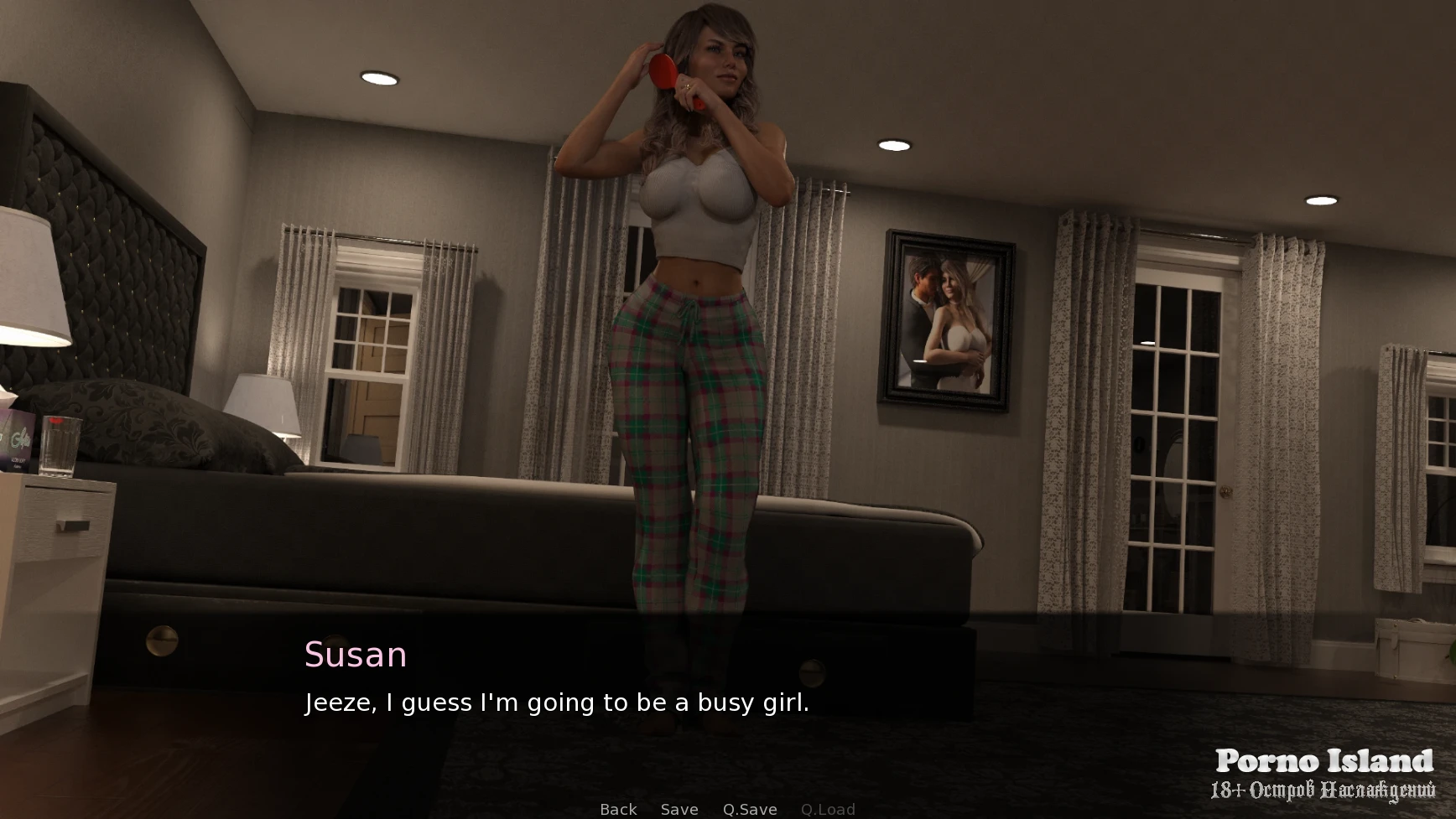The width and height of the screenshot is (1456, 819).
Task: Quick save with Q.Save
Action: [x=750, y=809]
